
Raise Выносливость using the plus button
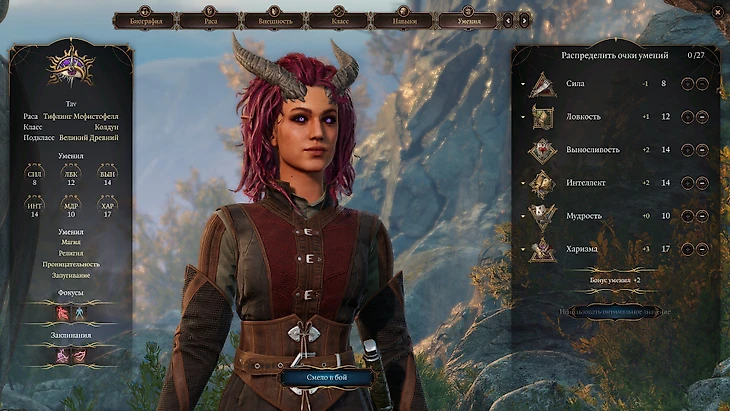687,150
